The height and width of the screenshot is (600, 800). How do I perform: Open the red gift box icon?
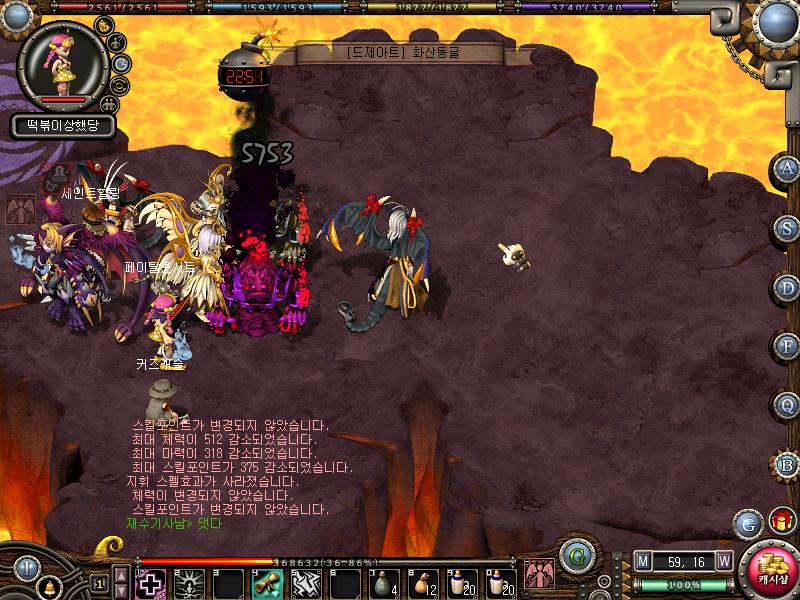[x=782, y=521]
